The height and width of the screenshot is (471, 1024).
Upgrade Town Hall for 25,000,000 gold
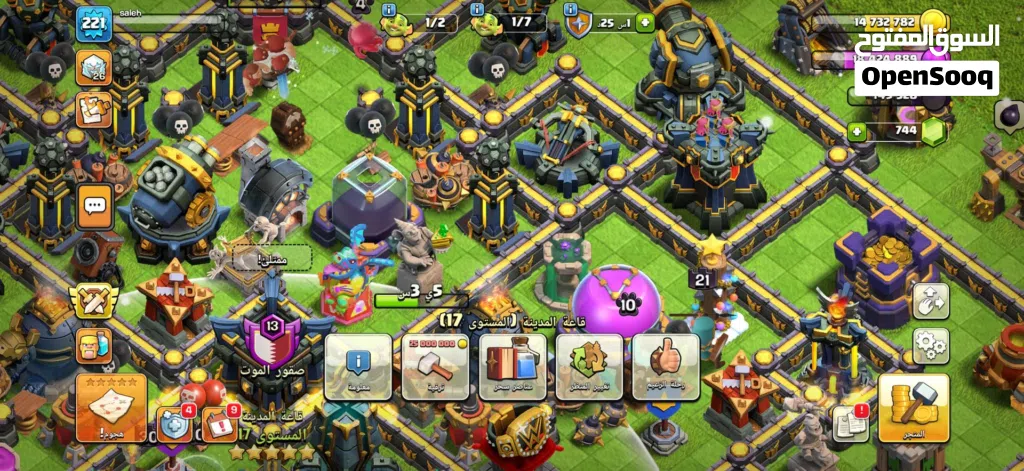pos(436,366)
